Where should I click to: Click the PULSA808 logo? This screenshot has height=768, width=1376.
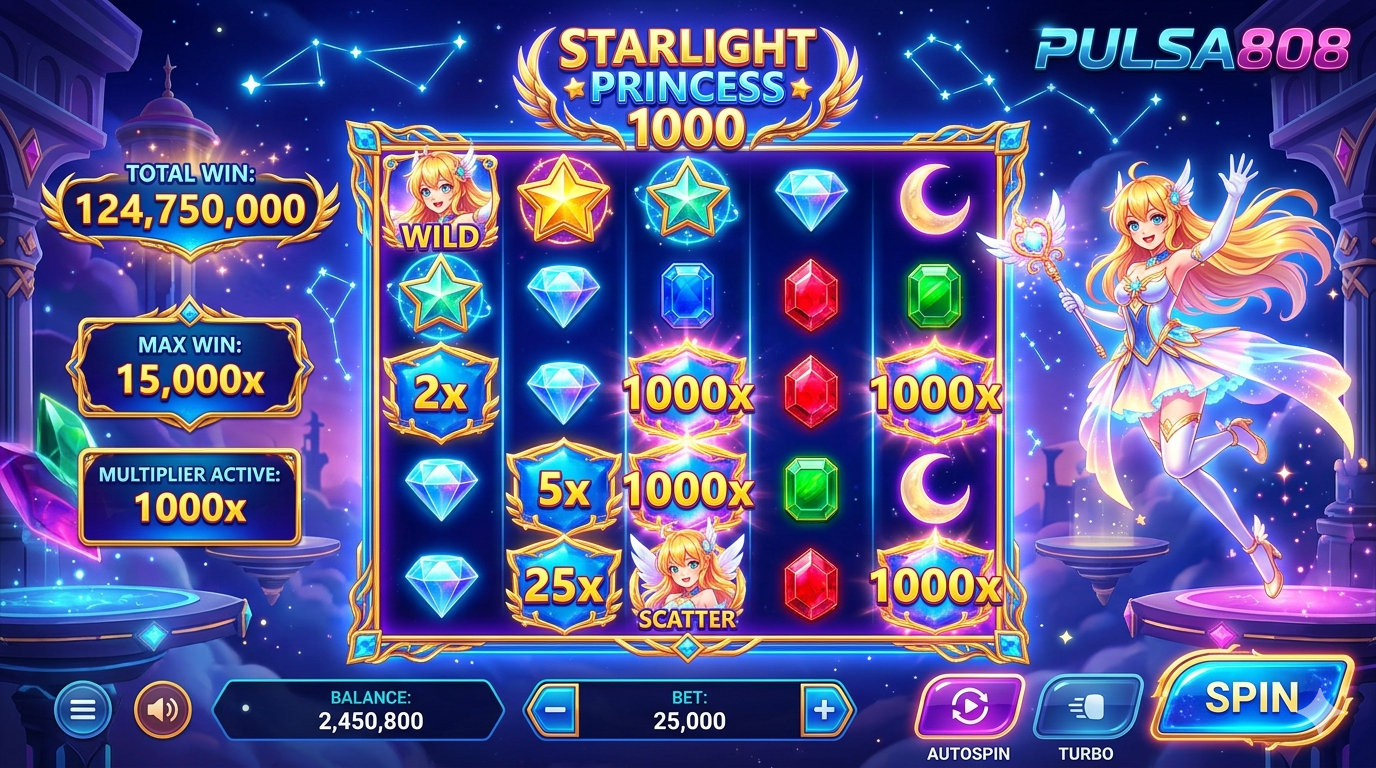(1191, 47)
